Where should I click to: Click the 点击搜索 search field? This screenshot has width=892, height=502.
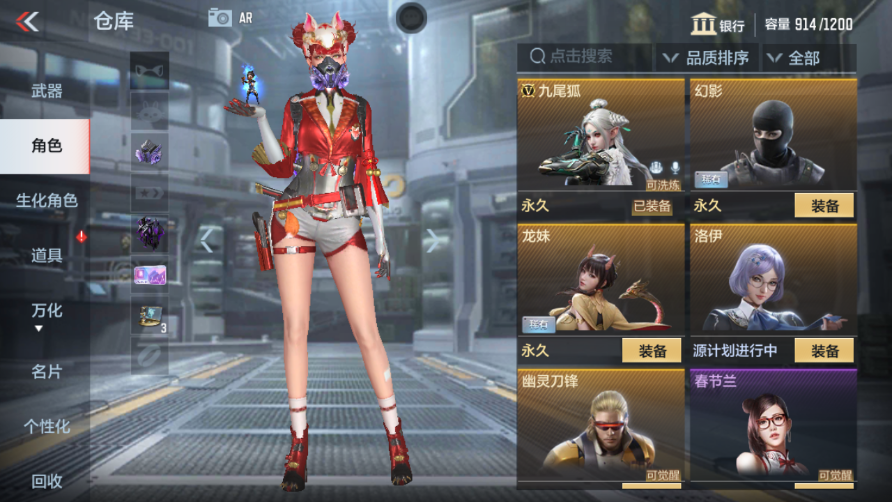pyautogui.click(x=584, y=57)
